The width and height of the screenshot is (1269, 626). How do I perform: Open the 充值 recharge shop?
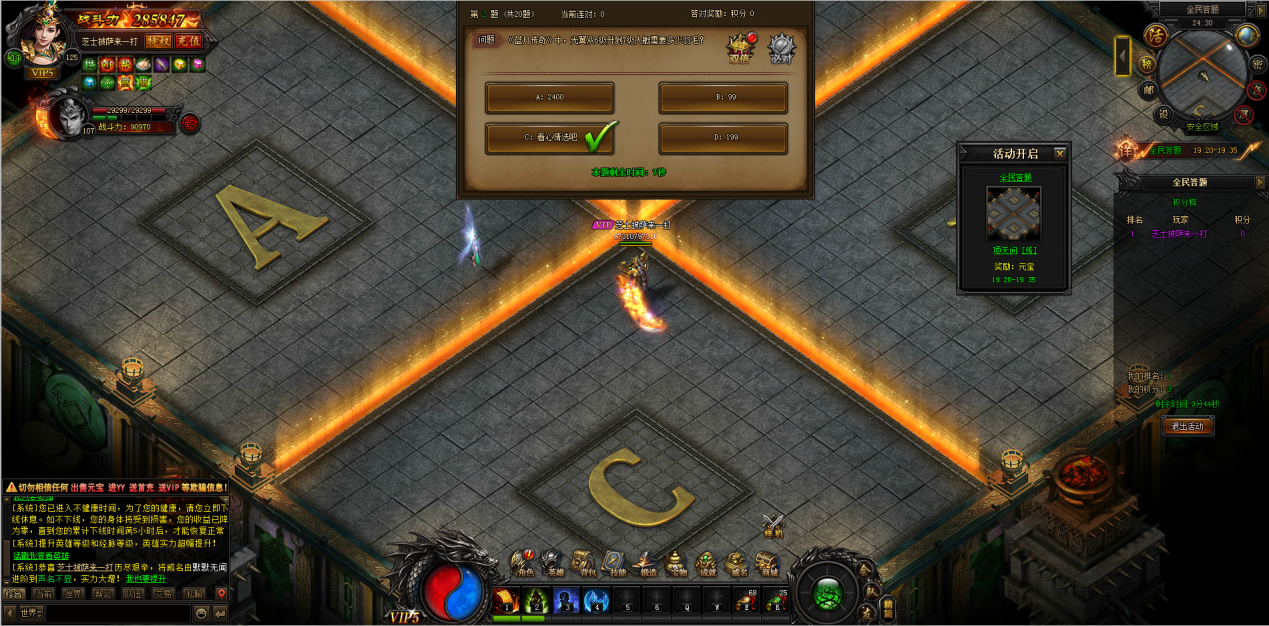[x=188, y=42]
